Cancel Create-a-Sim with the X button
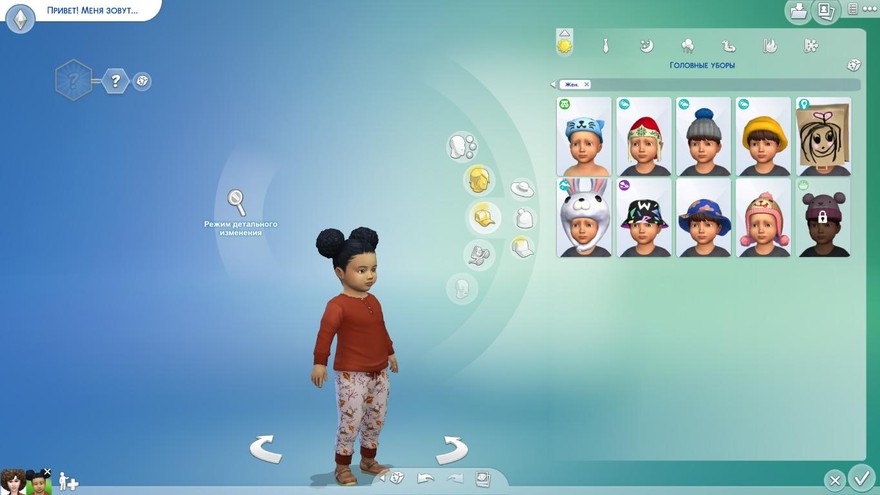This screenshot has width=880, height=495. 834,479
